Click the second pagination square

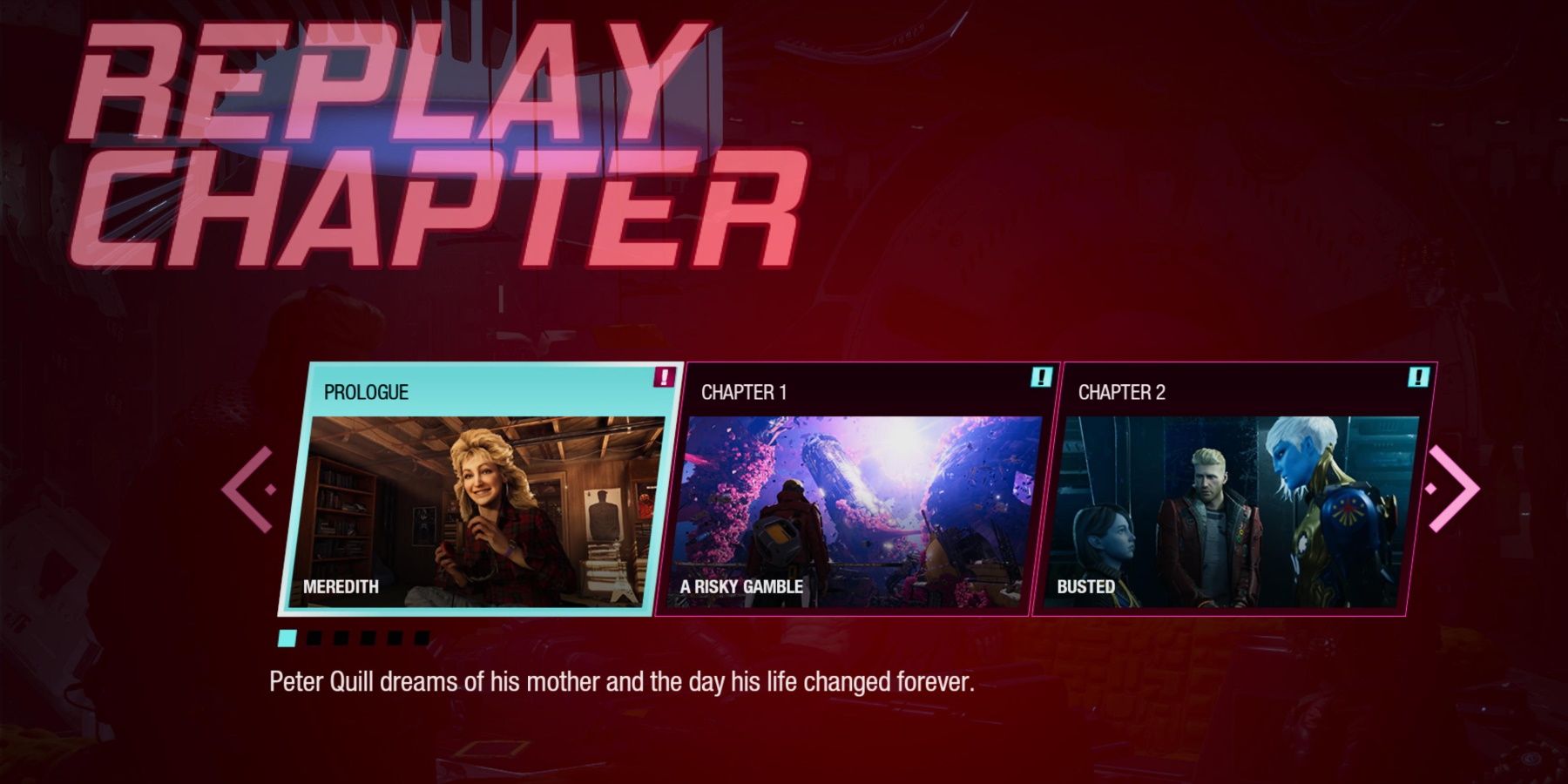coord(314,638)
